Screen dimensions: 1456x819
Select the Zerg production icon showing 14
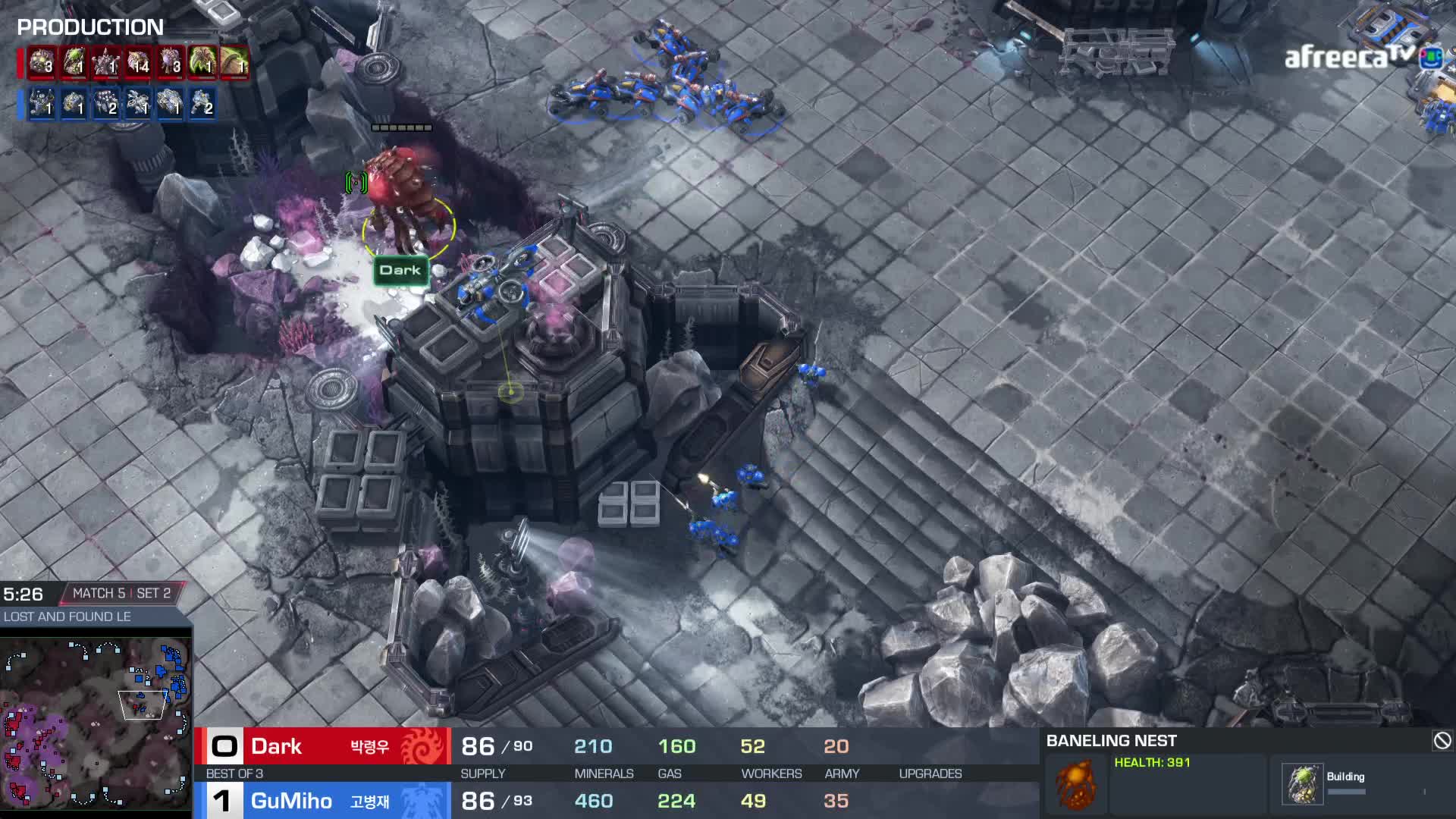pyautogui.click(x=138, y=62)
